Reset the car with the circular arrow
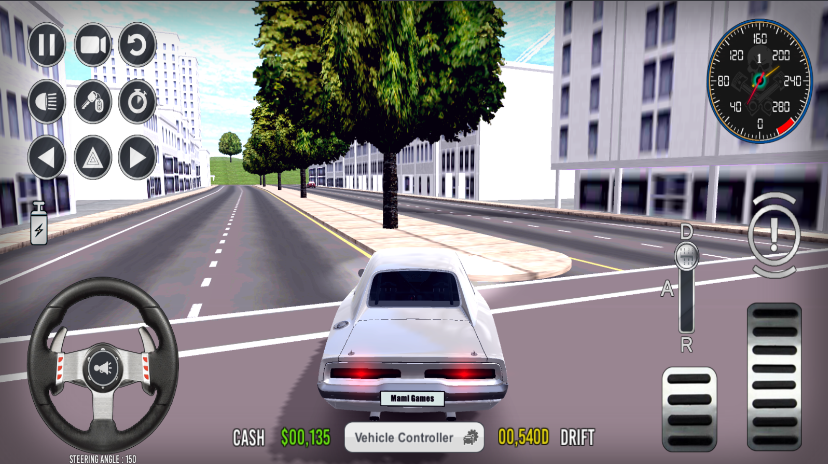 [138, 44]
